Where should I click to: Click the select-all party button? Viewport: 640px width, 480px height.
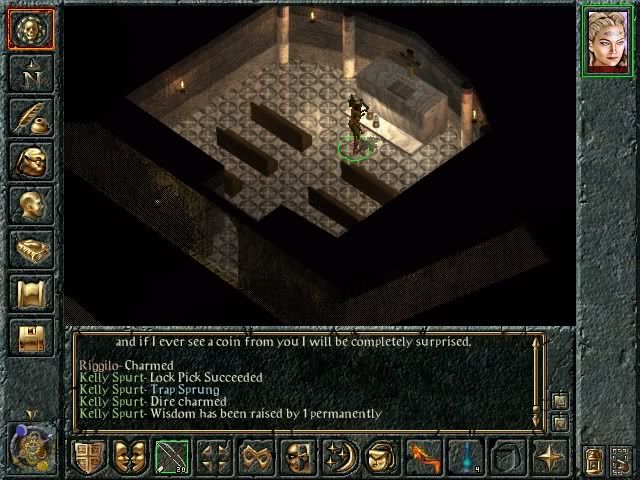596,460
